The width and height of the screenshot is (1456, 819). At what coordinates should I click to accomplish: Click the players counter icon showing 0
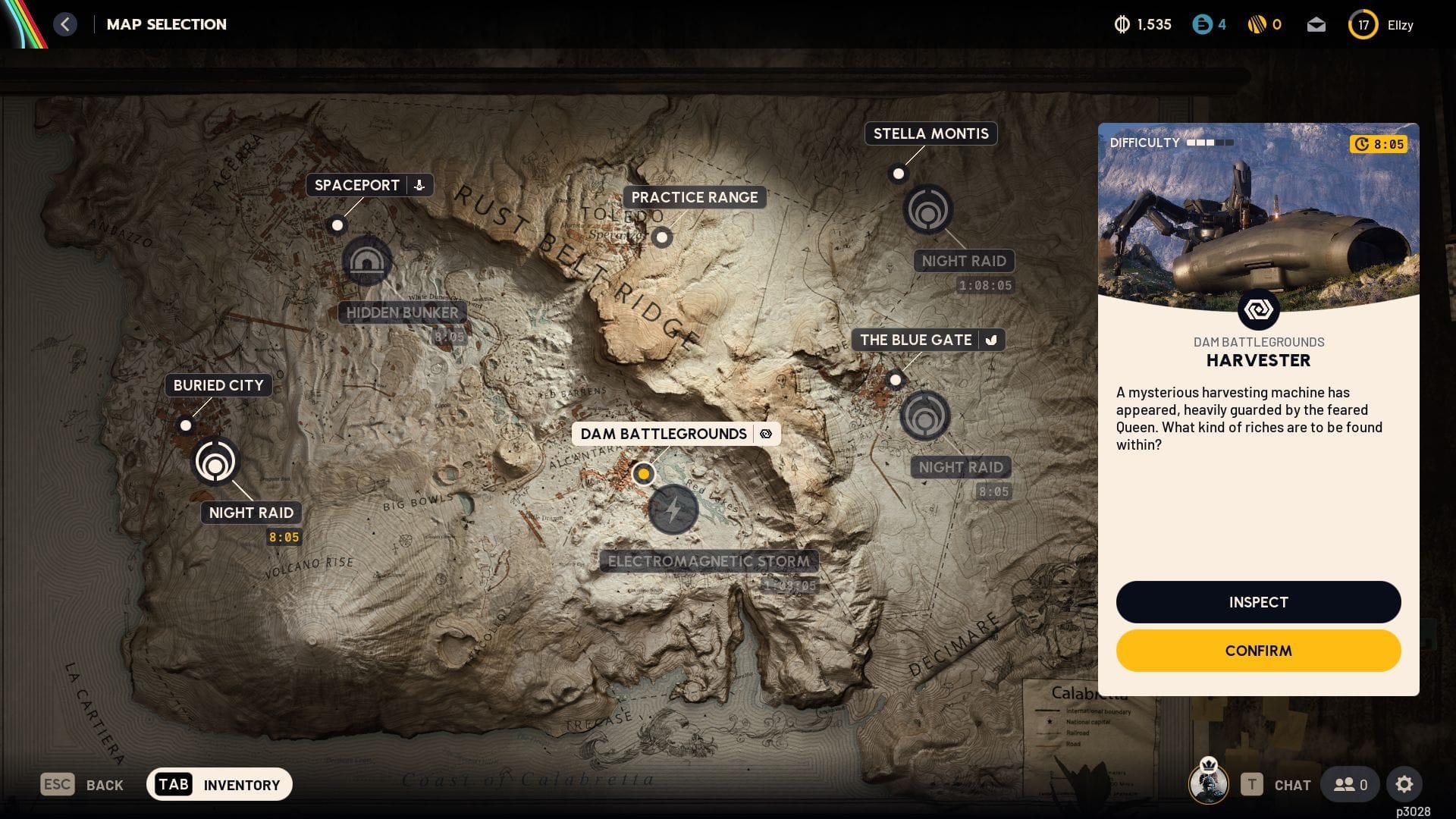[x=1350, y=784]
